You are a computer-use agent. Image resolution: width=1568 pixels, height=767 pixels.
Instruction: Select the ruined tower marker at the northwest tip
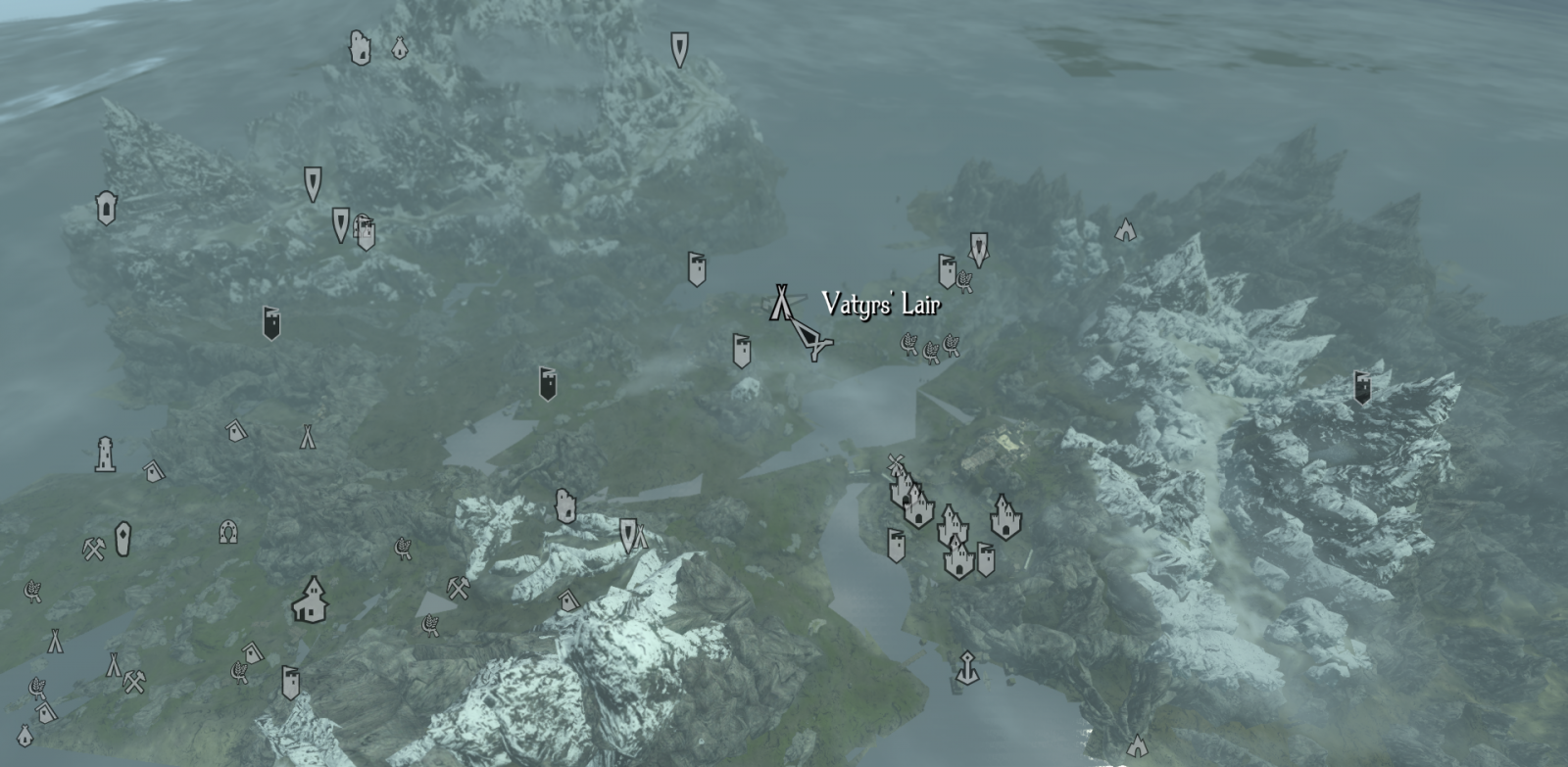[x=360, y=47]
